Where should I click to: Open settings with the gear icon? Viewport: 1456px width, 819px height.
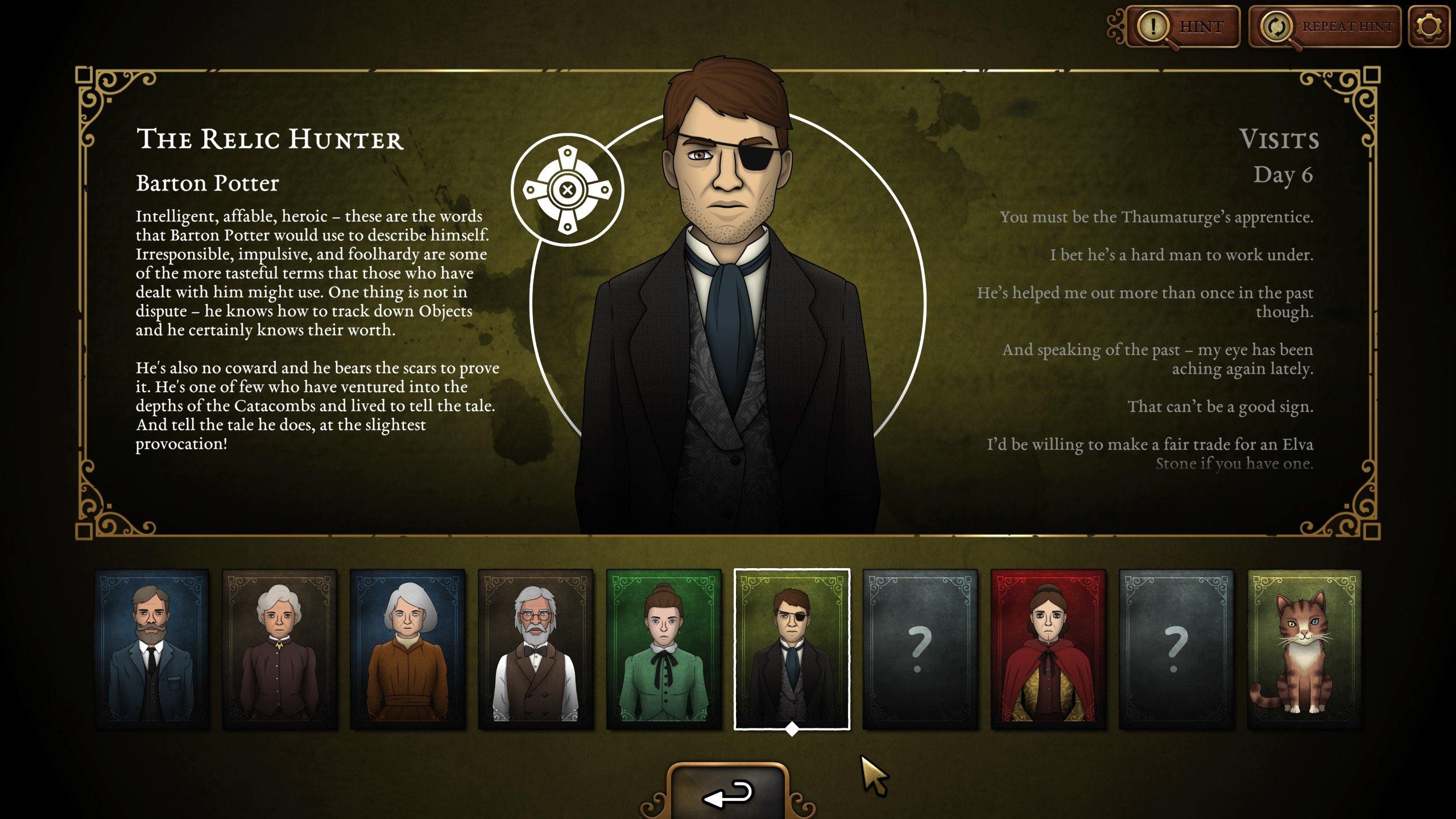pyautogui.click(x=1429, y=27)
